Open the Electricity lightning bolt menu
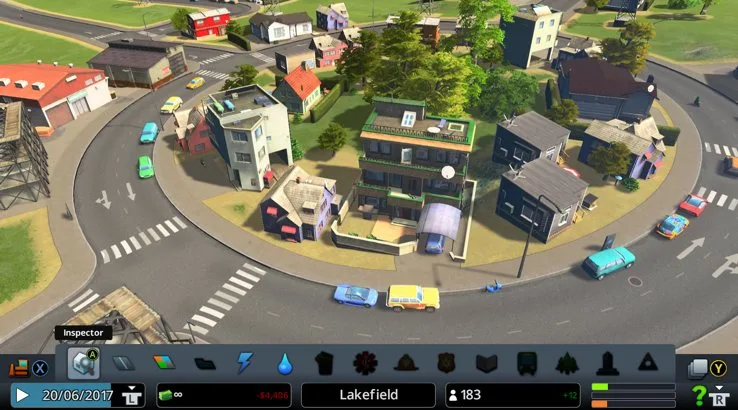The width and height of the screenshot is (738, 410). click(x=245, y=363)
